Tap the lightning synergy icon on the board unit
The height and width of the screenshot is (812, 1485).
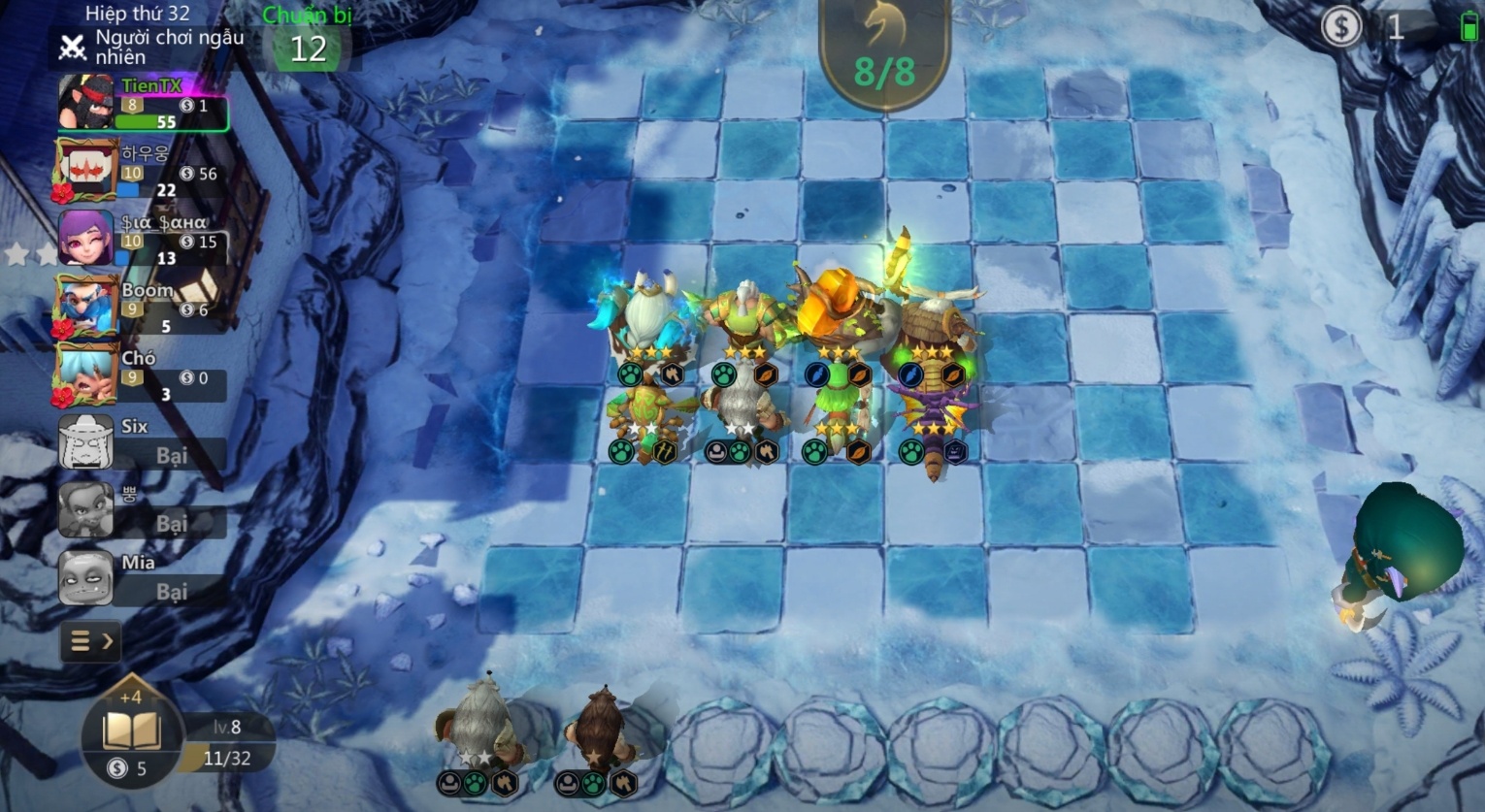(x=817, y=373)
